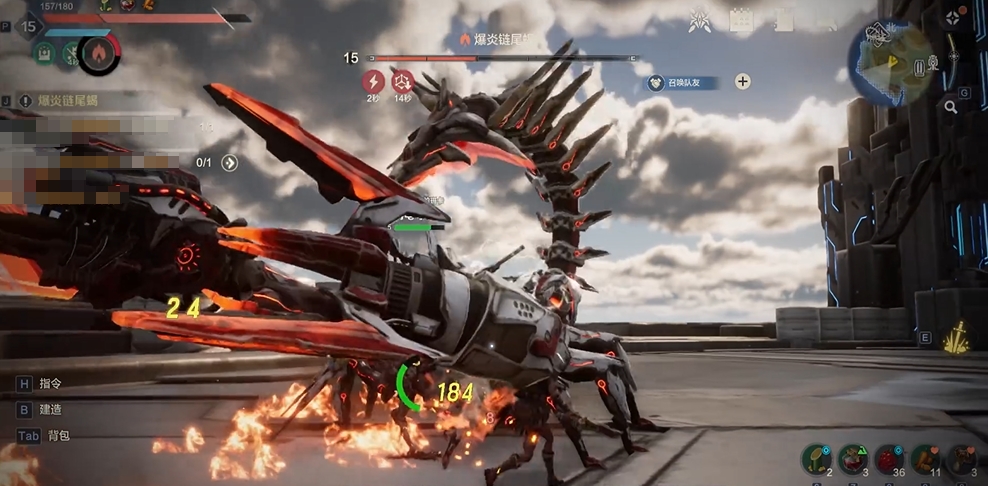Open the calendar icon in the top bar
988x486 pixels.
(741, 19)
